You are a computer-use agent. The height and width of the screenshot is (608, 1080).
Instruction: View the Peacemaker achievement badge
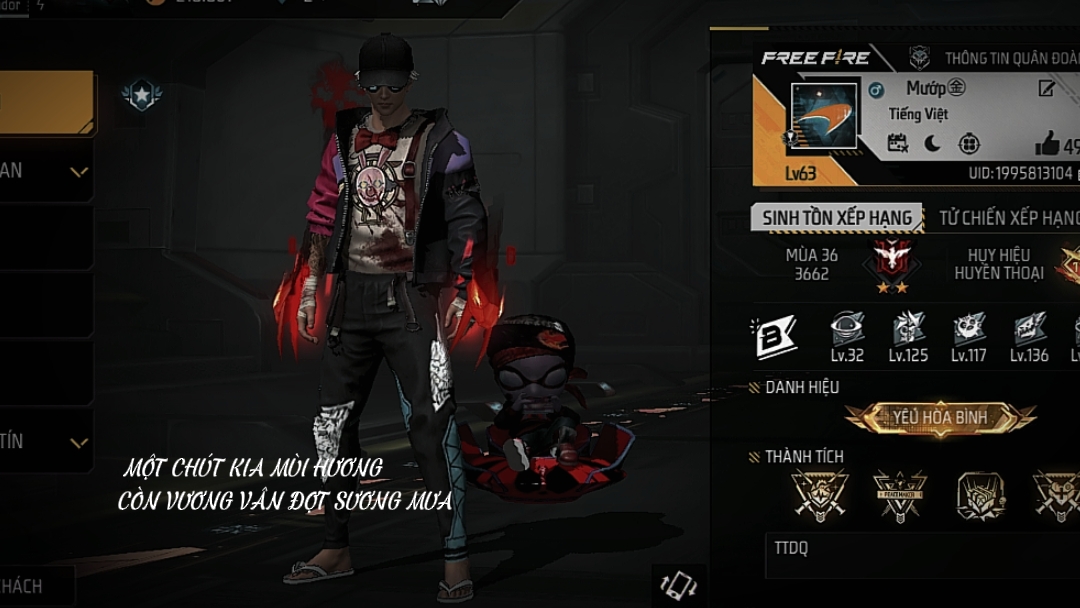pos(900,494)
